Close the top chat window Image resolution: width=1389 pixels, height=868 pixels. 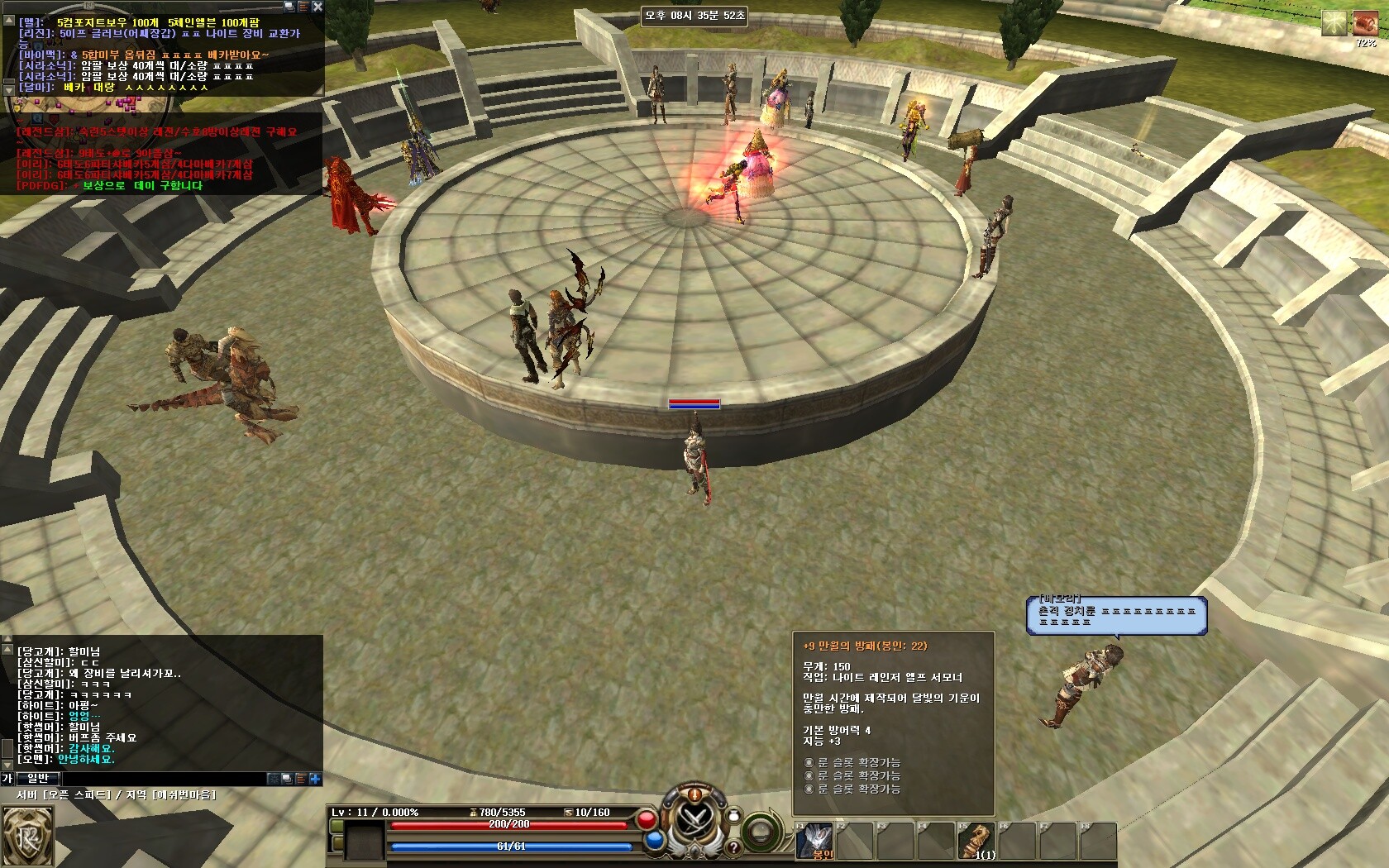(317, 7)
